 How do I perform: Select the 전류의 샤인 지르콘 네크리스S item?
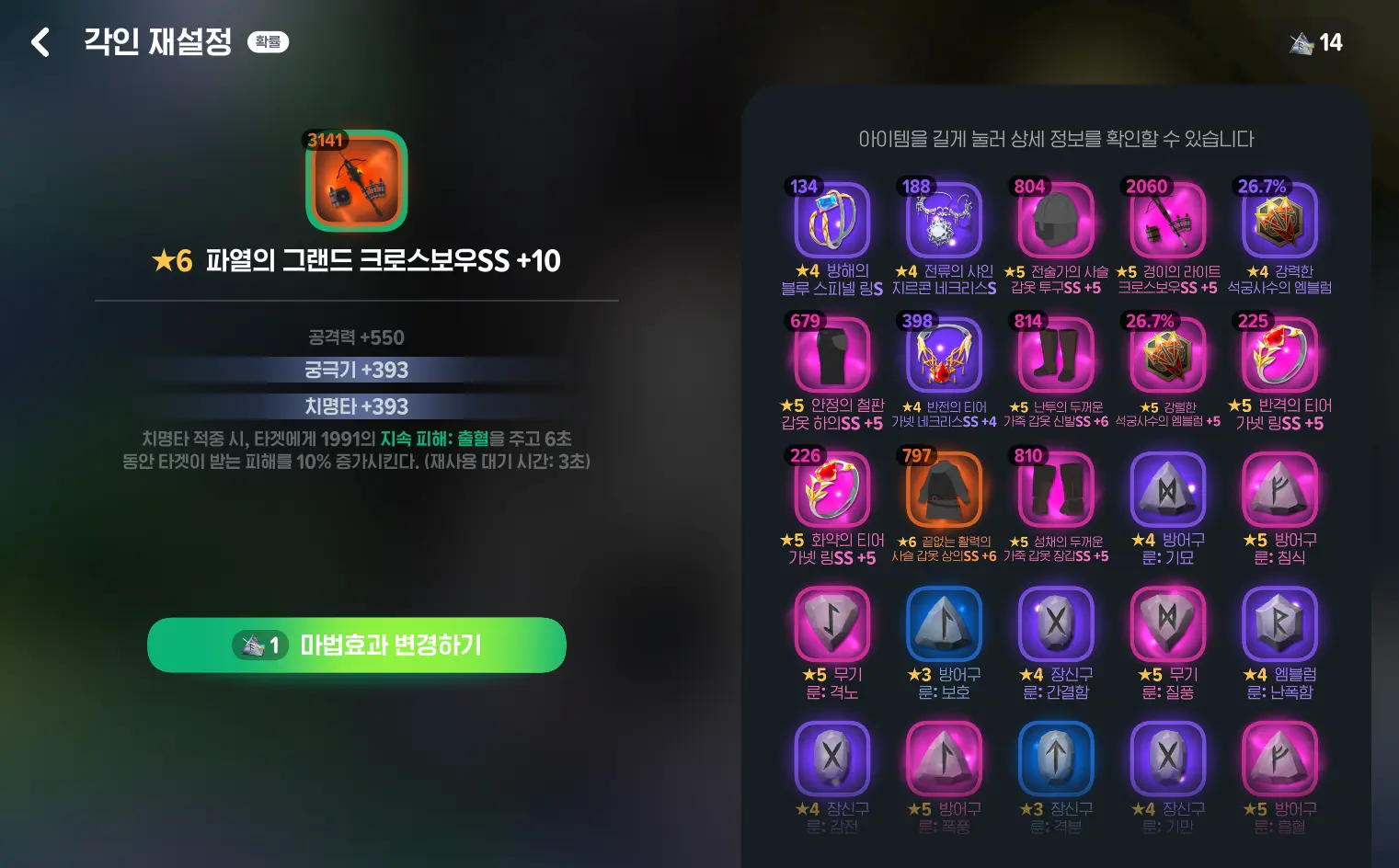944,221
